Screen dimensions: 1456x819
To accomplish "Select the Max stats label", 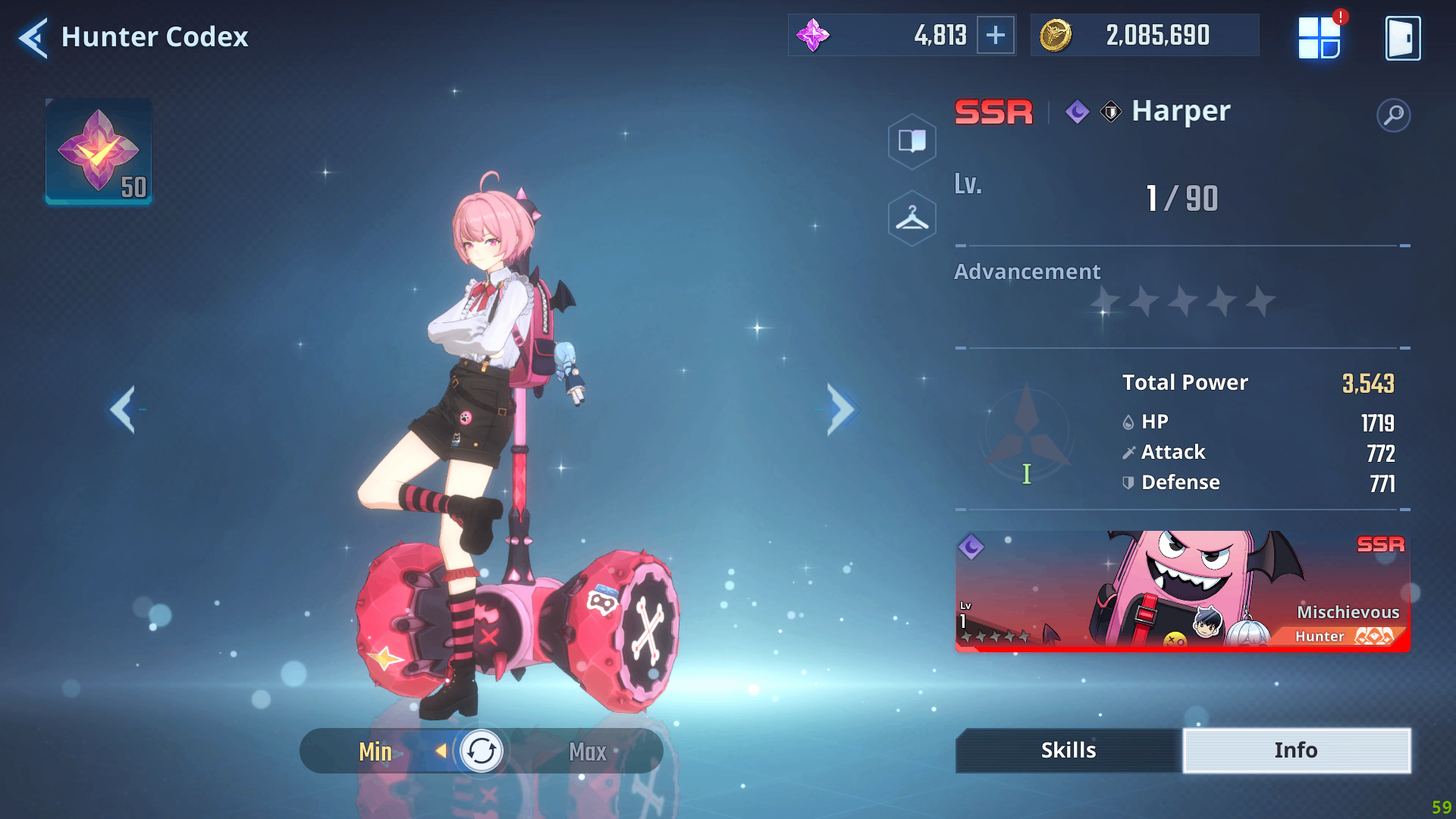I will tap(588, 752).
